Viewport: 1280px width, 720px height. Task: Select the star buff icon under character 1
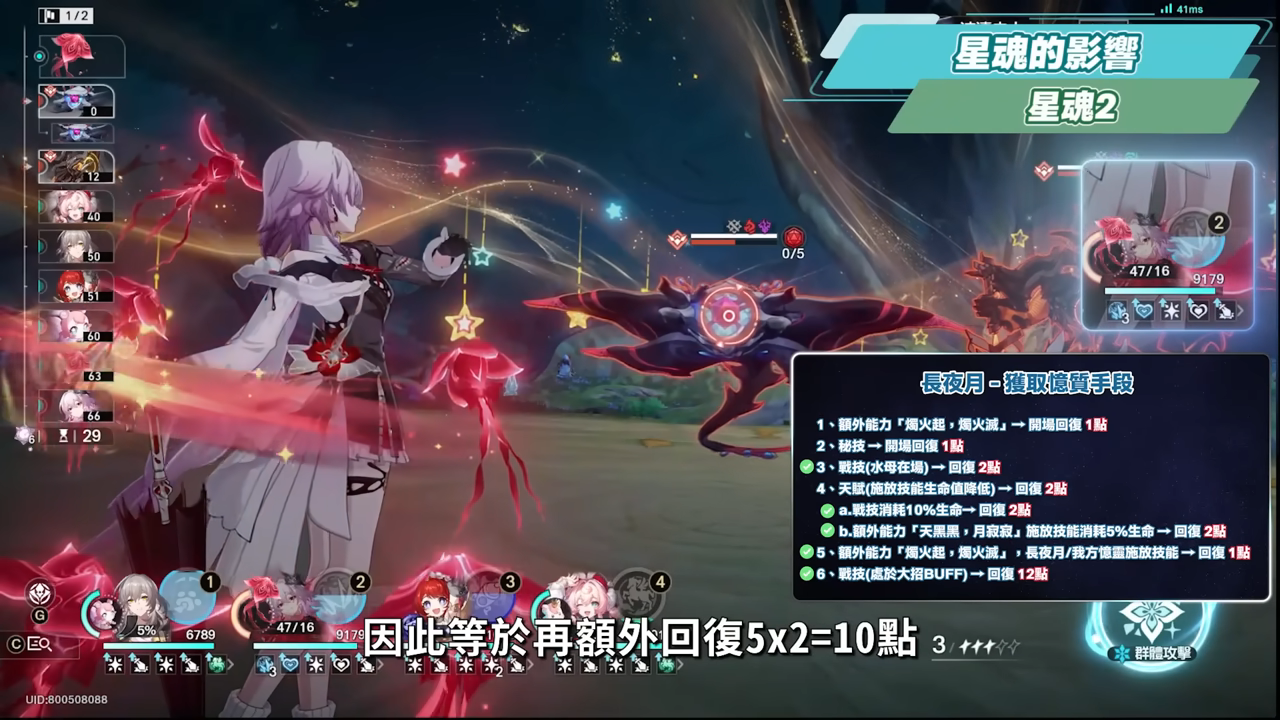[115, 665]
